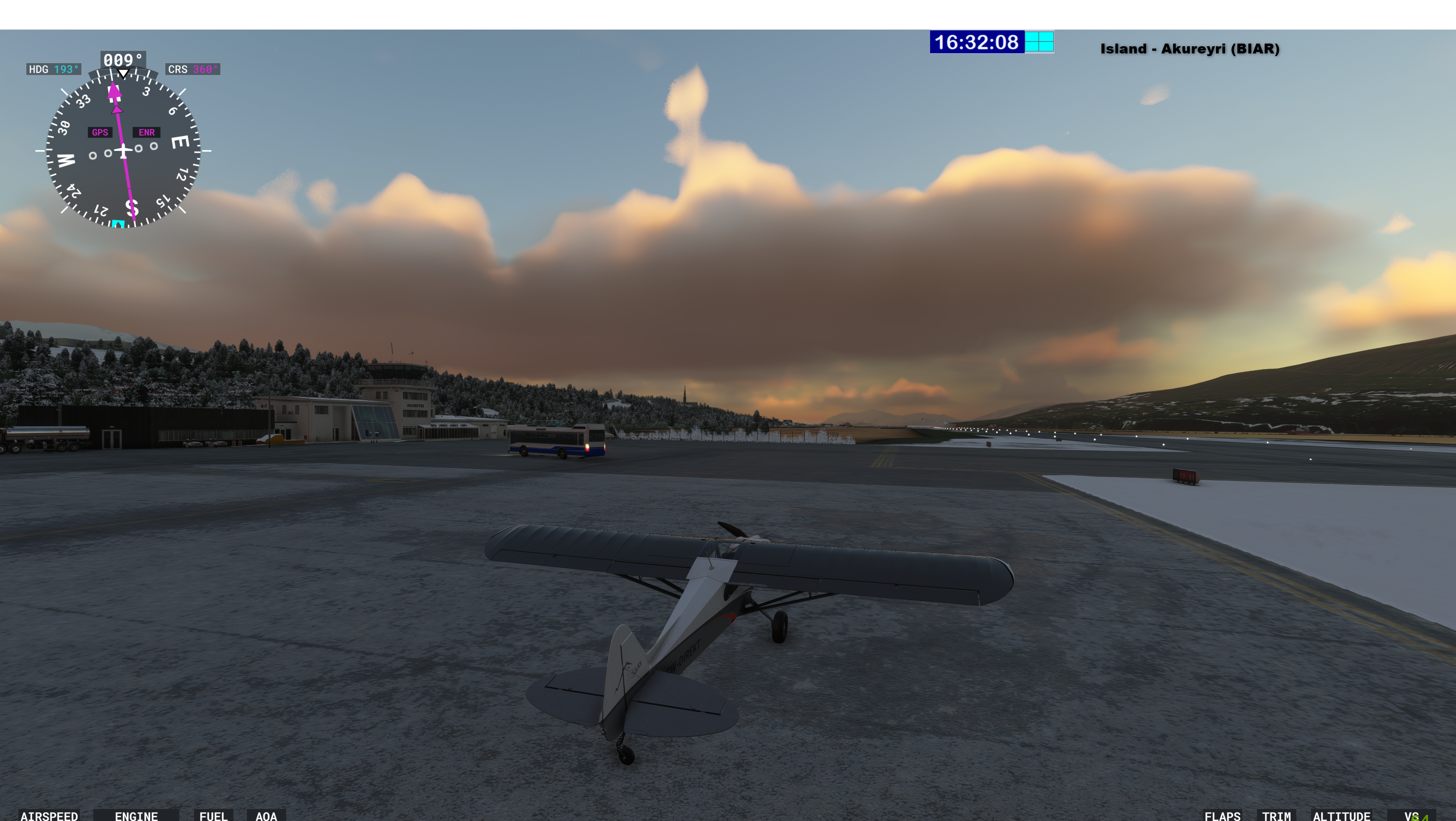
Task: Open the ENGINE HUD panel
Action: 136,815
